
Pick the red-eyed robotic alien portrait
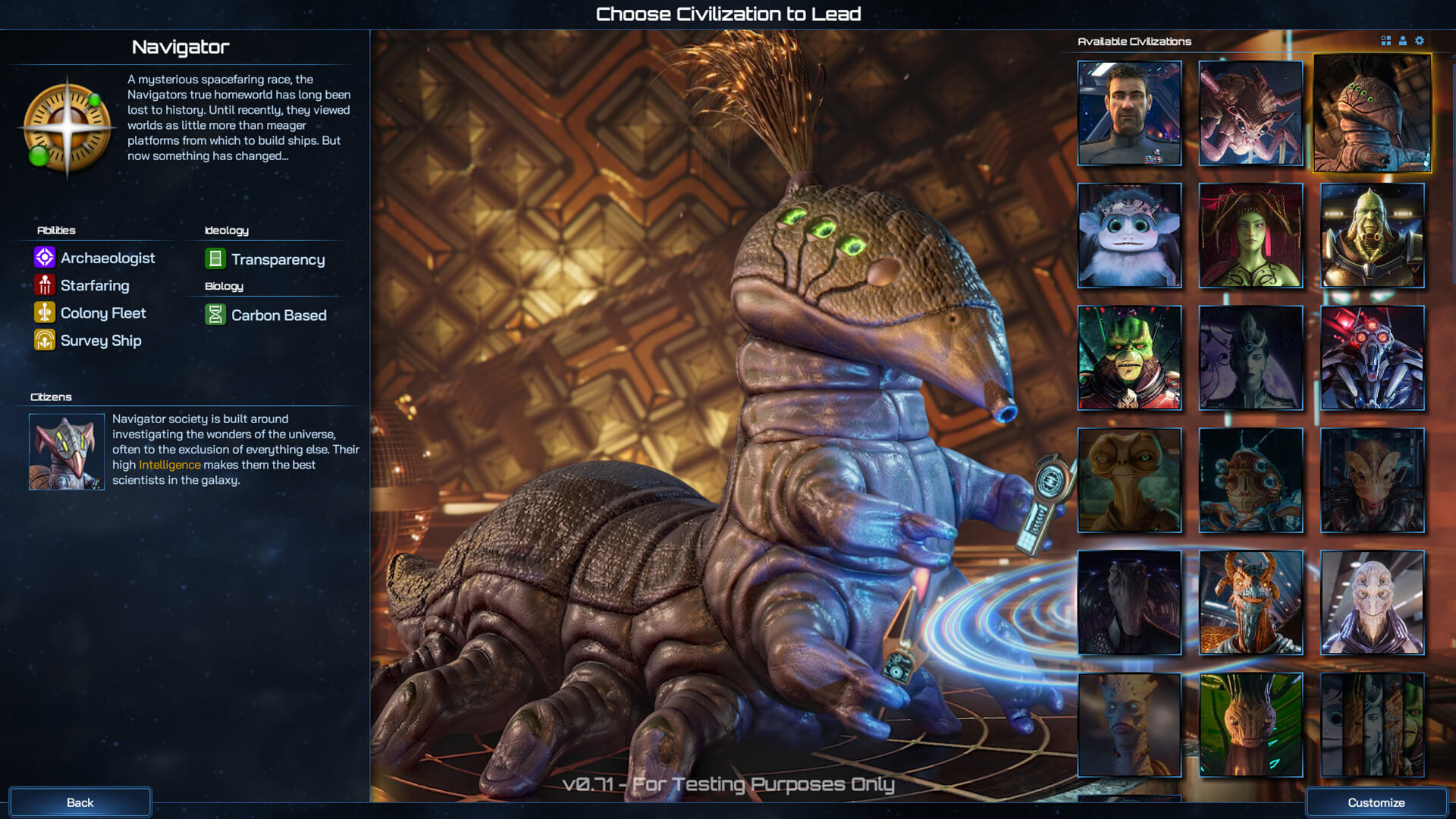1372,358
